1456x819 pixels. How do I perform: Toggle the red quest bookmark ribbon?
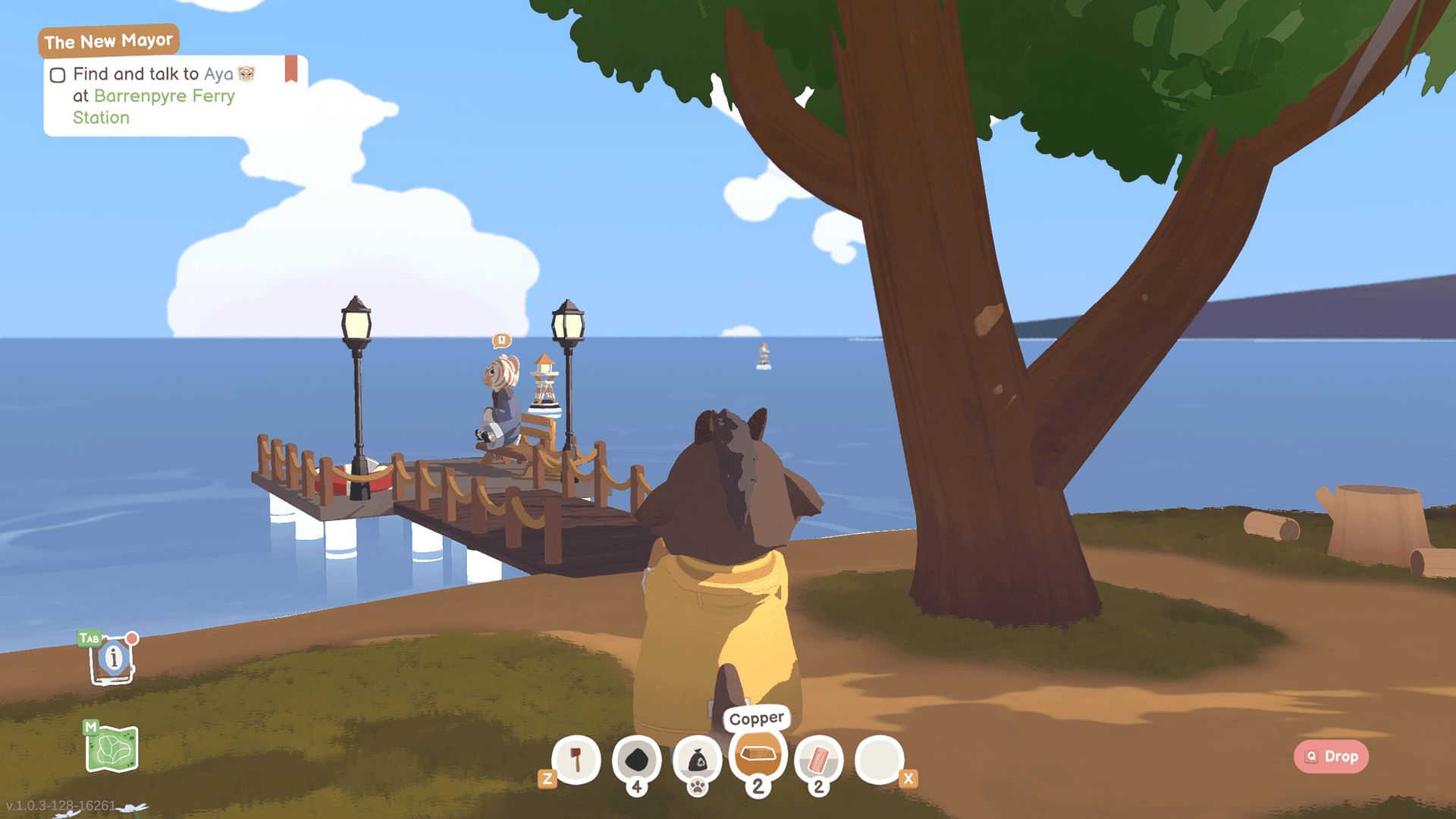(291, 69)
